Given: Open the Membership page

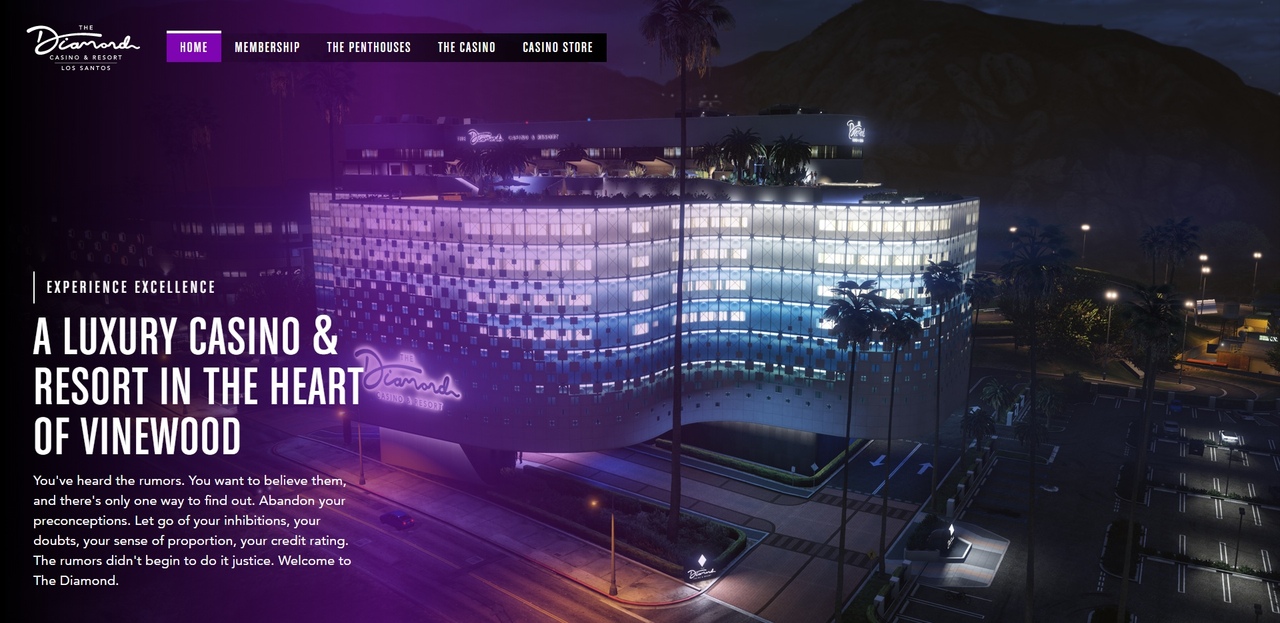Looking at the screenshot, I should (267, 47).
